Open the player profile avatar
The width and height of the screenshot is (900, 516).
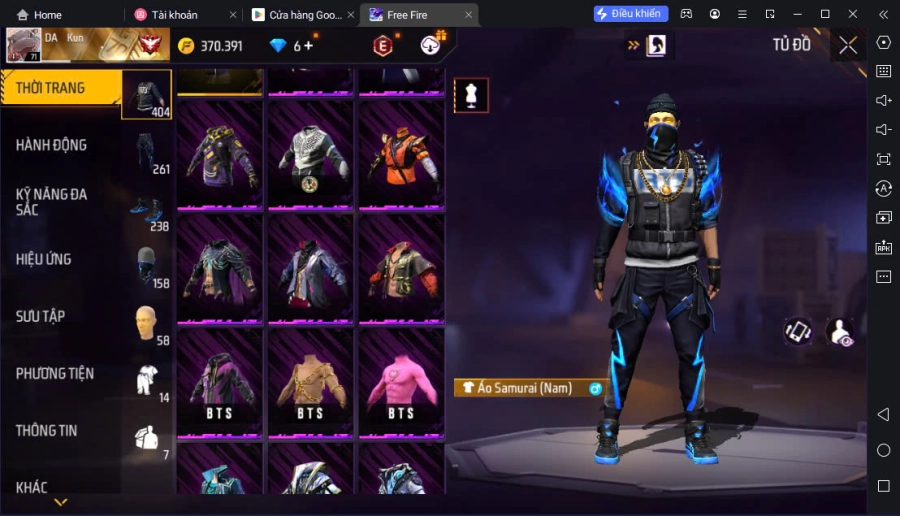pyautogui.click(x=23, y=45)
